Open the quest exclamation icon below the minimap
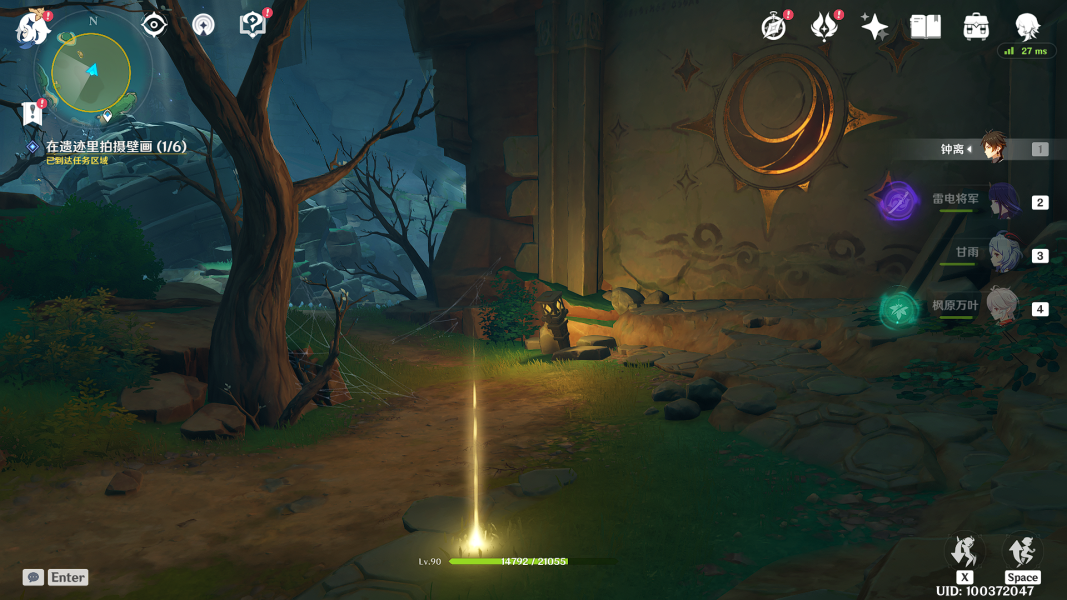 point(33,112)
